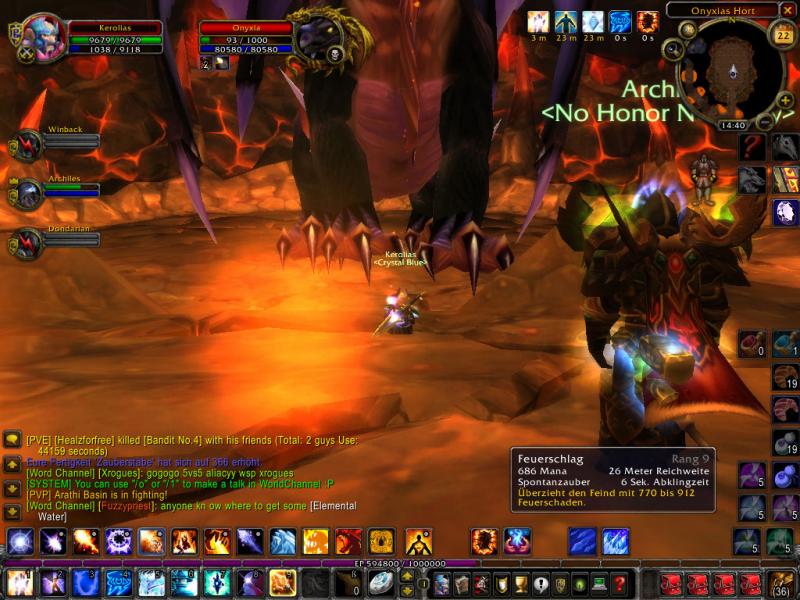Screen dimensions: 800x600
Task: Page the action bar up with arrow
Action: tap(408, 575)
